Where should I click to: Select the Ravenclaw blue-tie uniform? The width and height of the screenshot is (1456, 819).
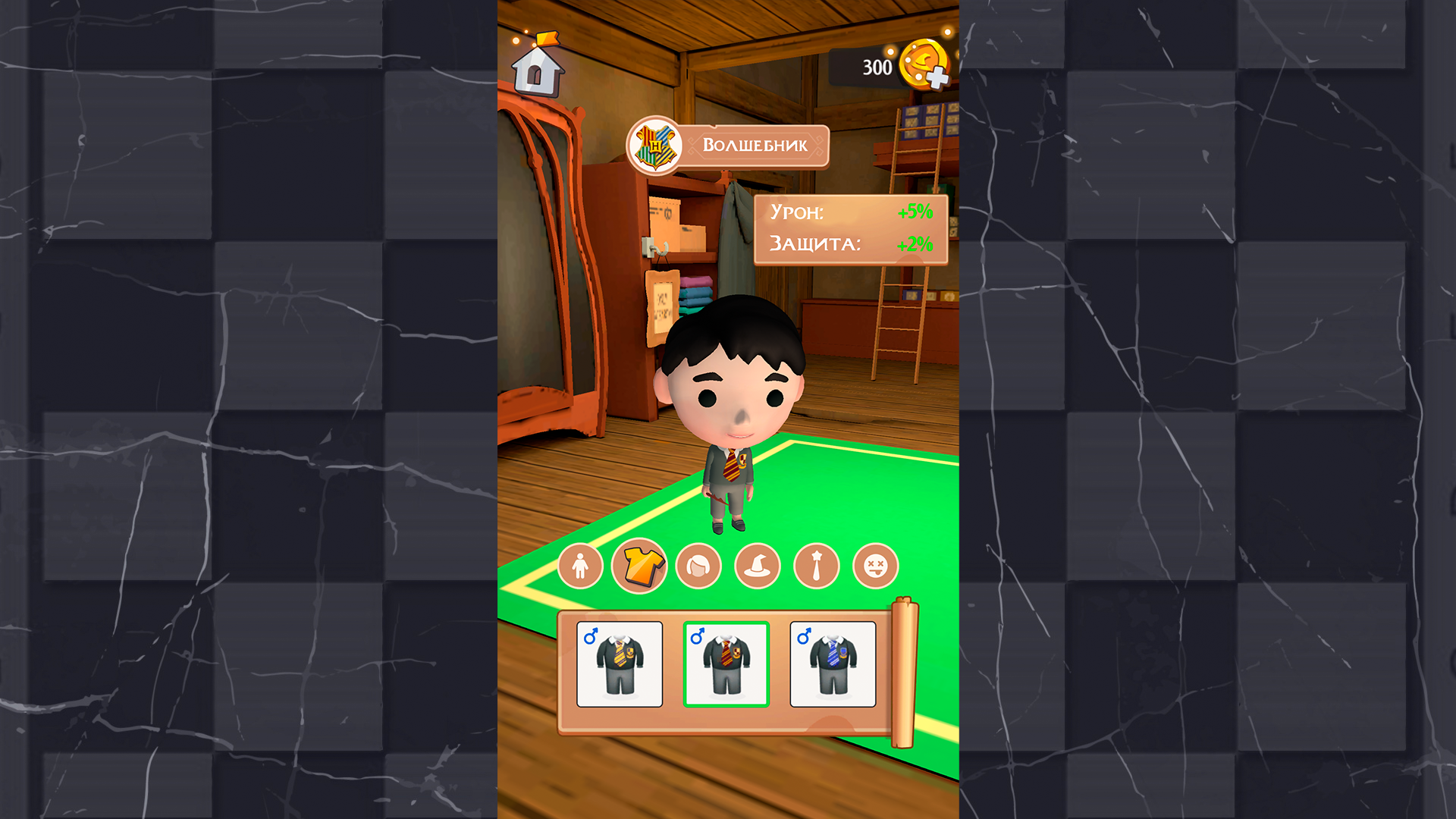833,664
